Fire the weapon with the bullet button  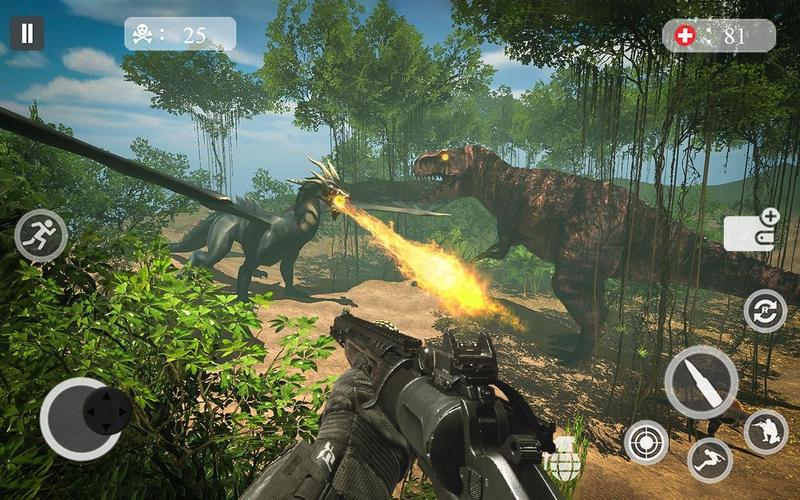click(701, 383)
